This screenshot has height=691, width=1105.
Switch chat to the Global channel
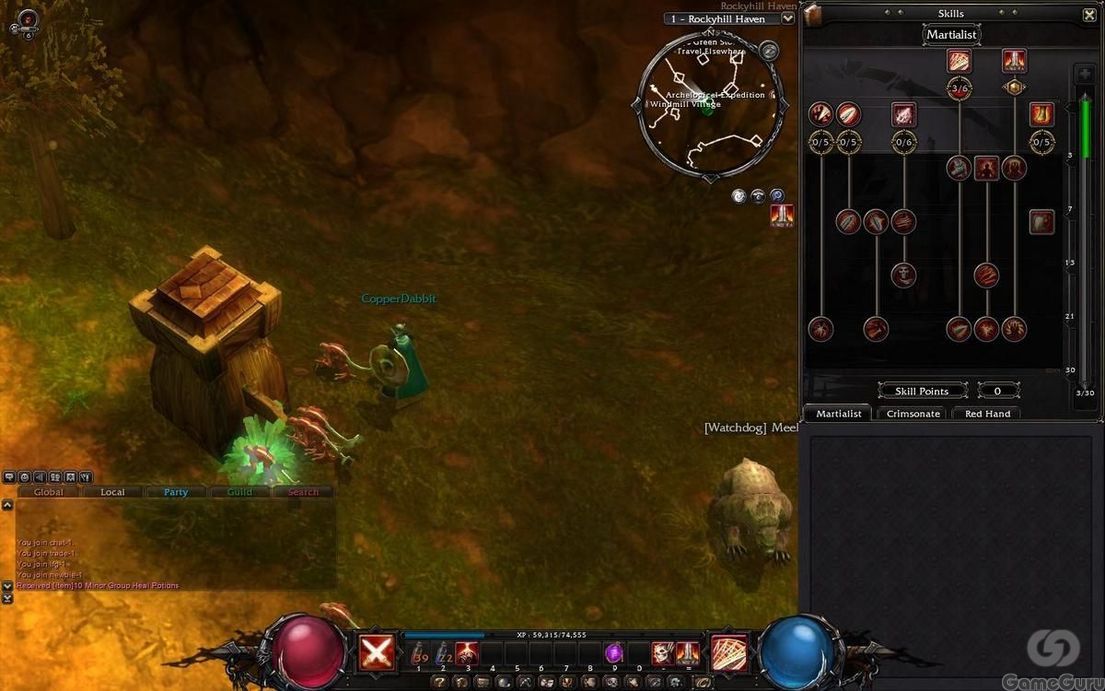49,492
